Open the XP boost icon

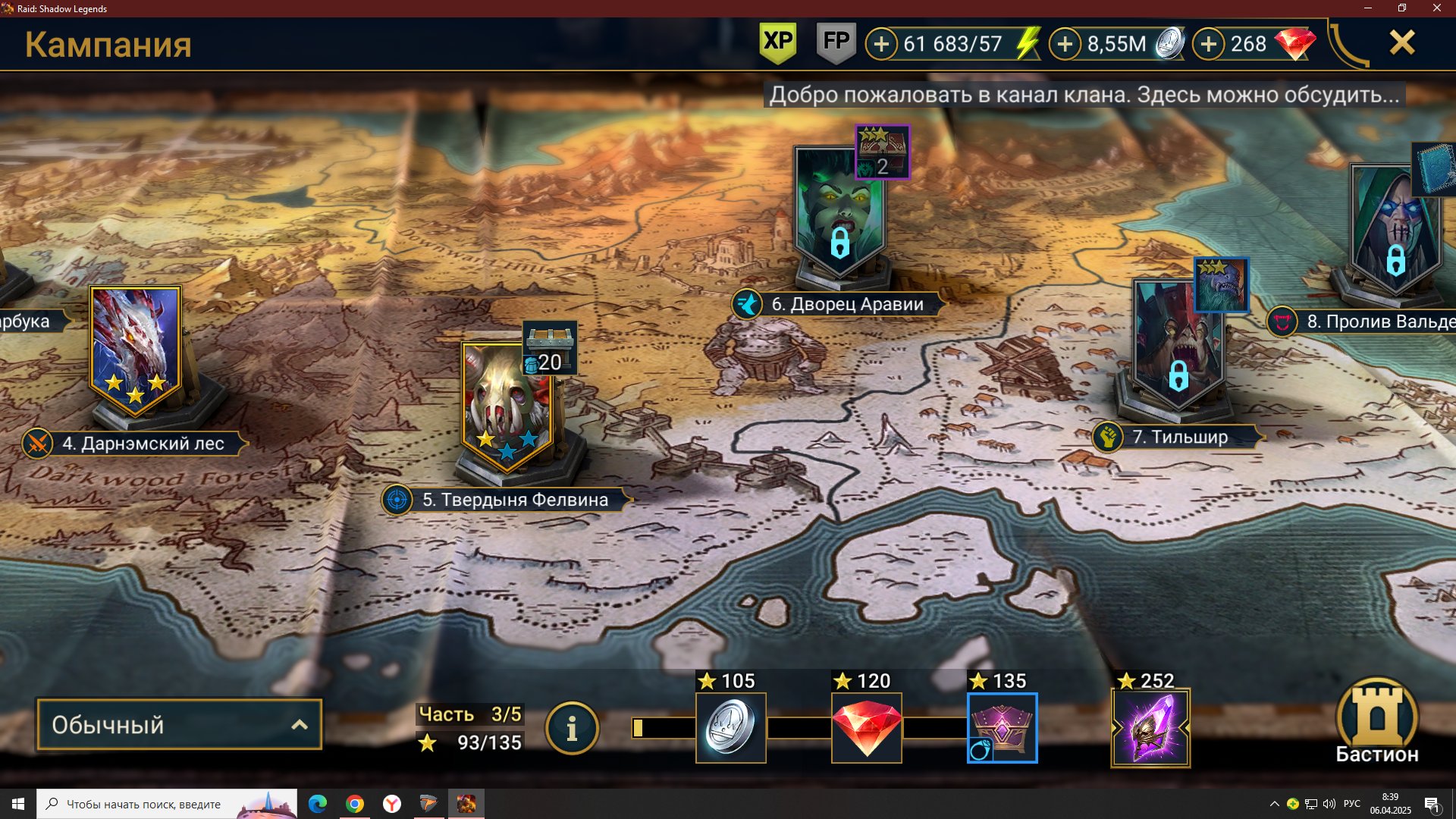click(x=777, y=42)
